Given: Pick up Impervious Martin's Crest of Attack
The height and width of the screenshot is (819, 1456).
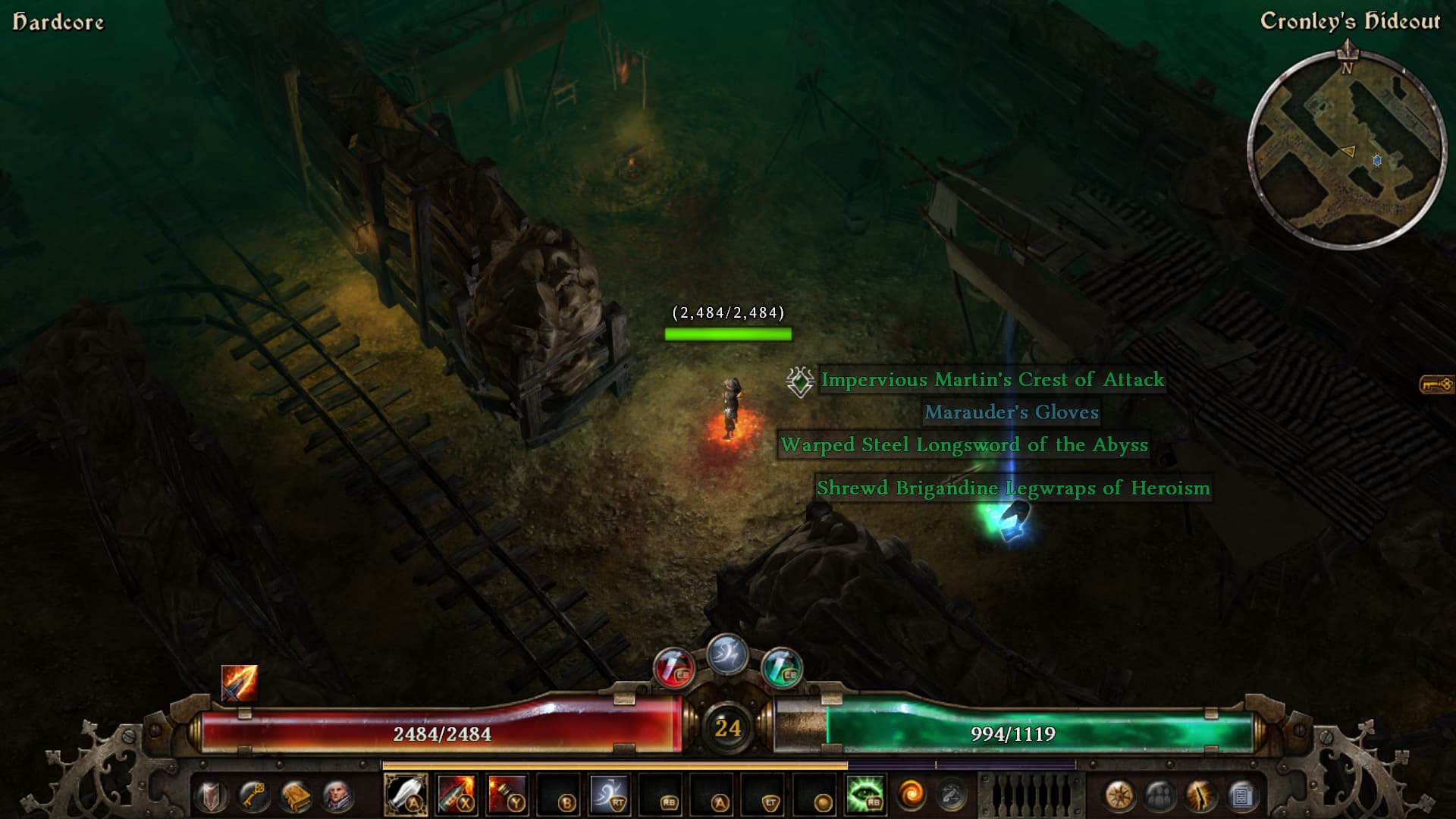Looking at the screenshot, I should click(x=992, y=380).
